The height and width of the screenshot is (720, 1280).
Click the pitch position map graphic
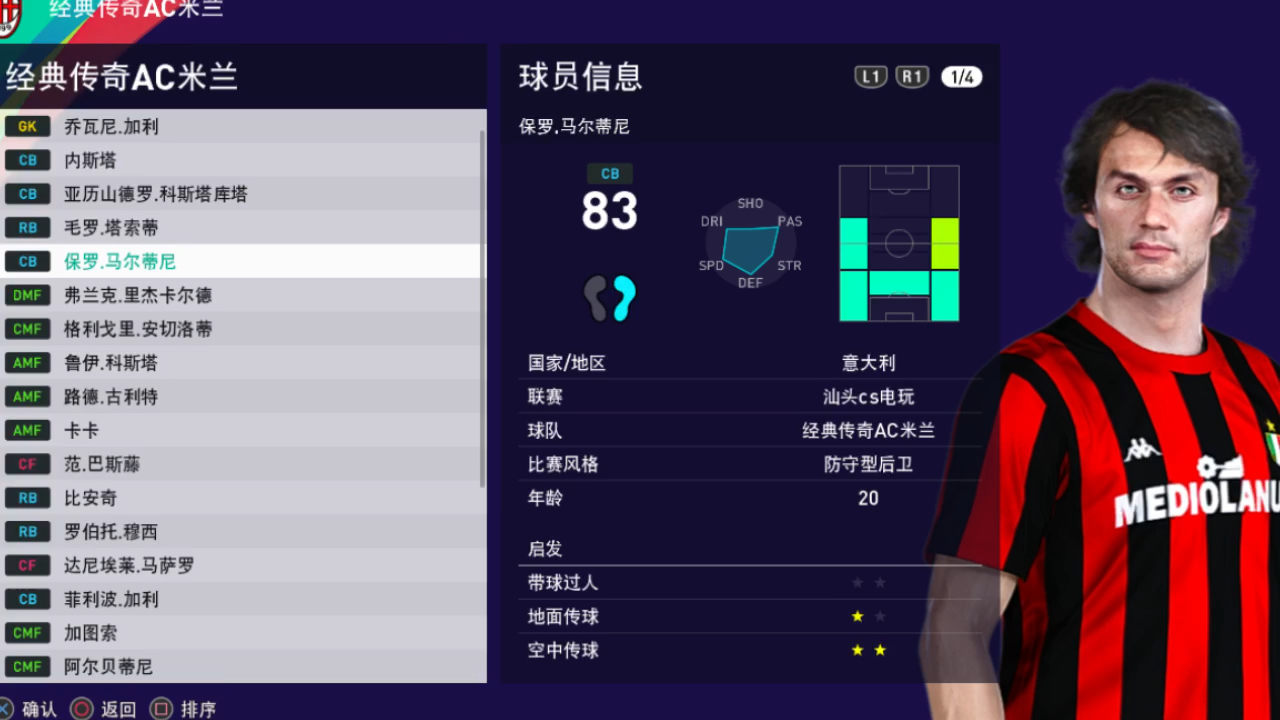pyautogui.click(x=897, y=243)
